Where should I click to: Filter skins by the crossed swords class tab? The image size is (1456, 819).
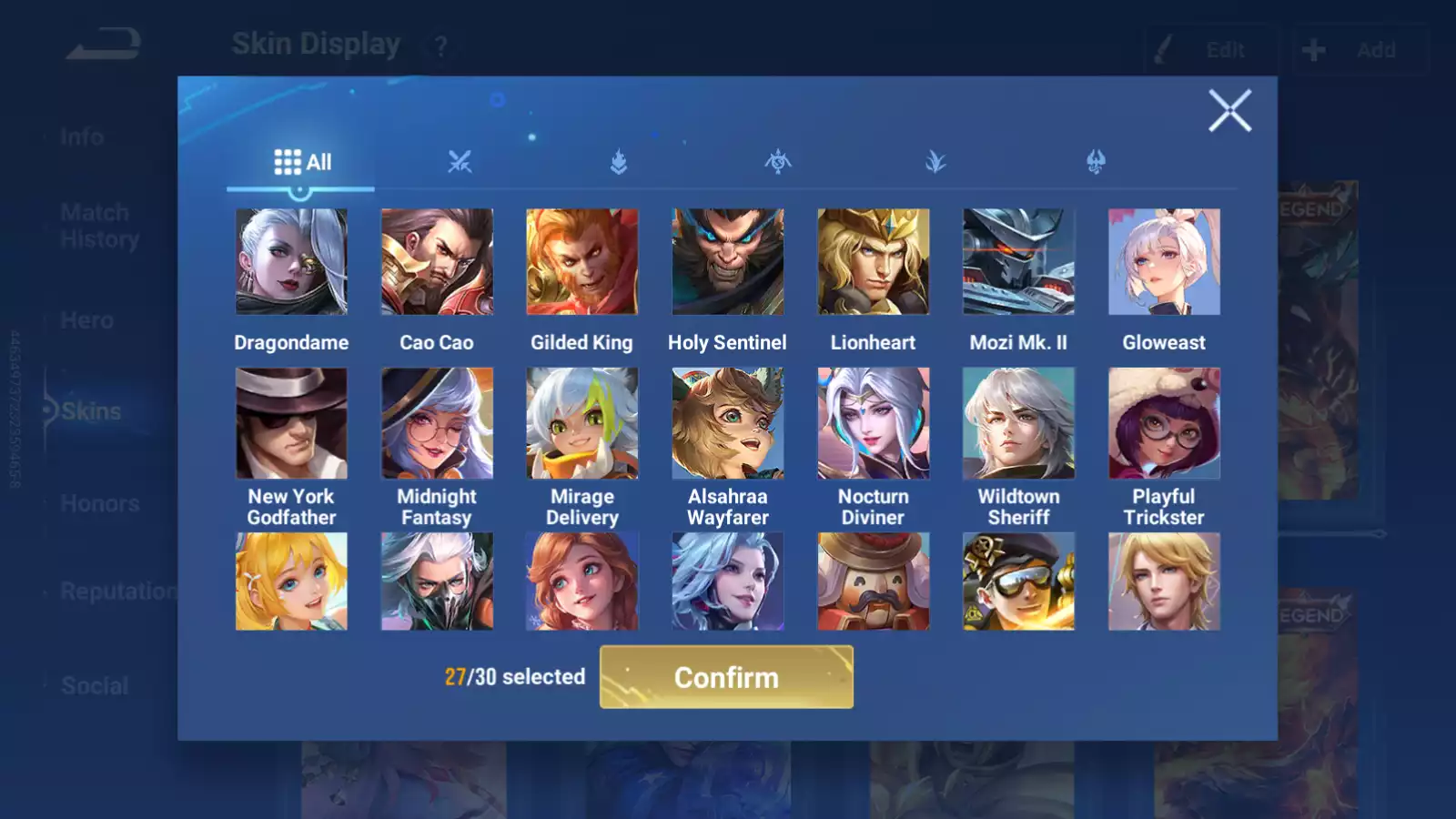coord(460,163)
